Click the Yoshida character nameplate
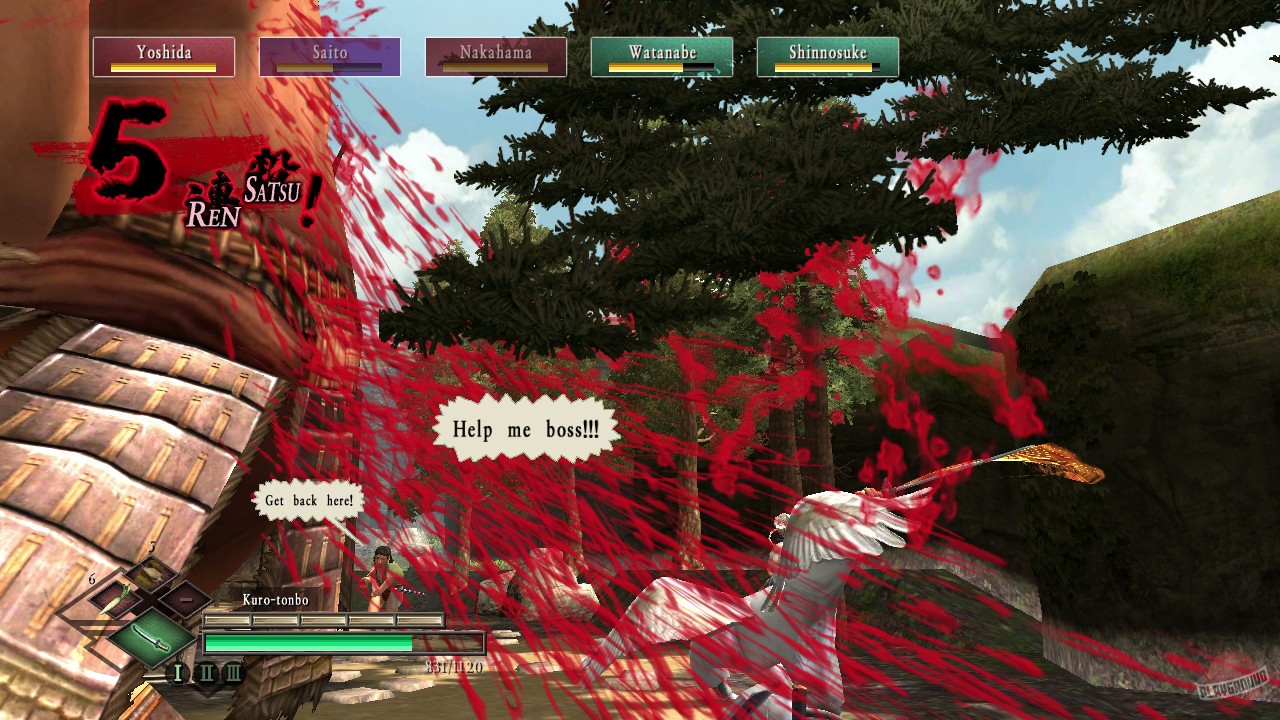This screenshot has height=720, width=1280. [x=163, y=56]
